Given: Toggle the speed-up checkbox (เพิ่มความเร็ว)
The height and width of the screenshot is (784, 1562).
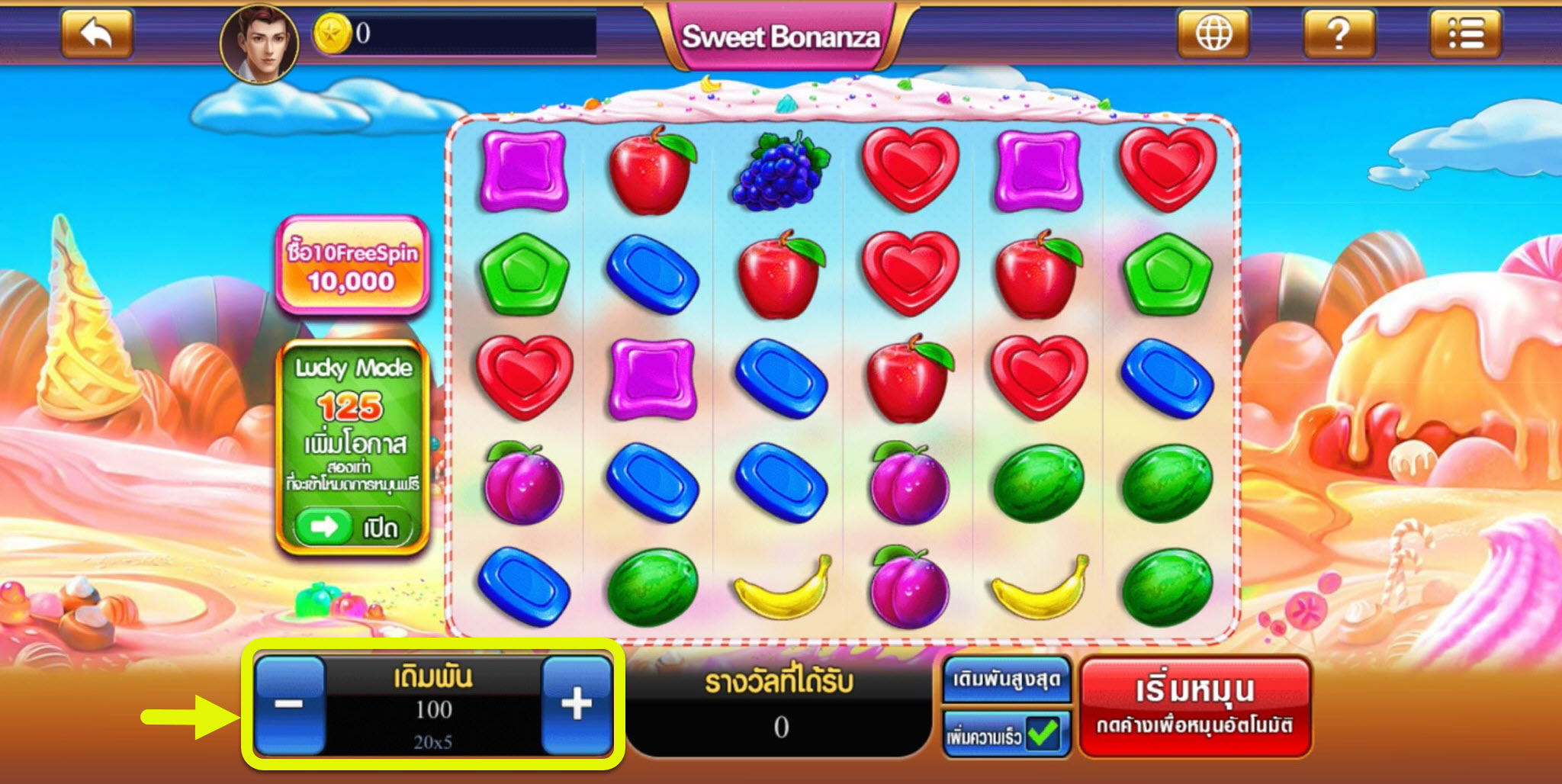Looking at the screenshot, I should [1042, 735].
